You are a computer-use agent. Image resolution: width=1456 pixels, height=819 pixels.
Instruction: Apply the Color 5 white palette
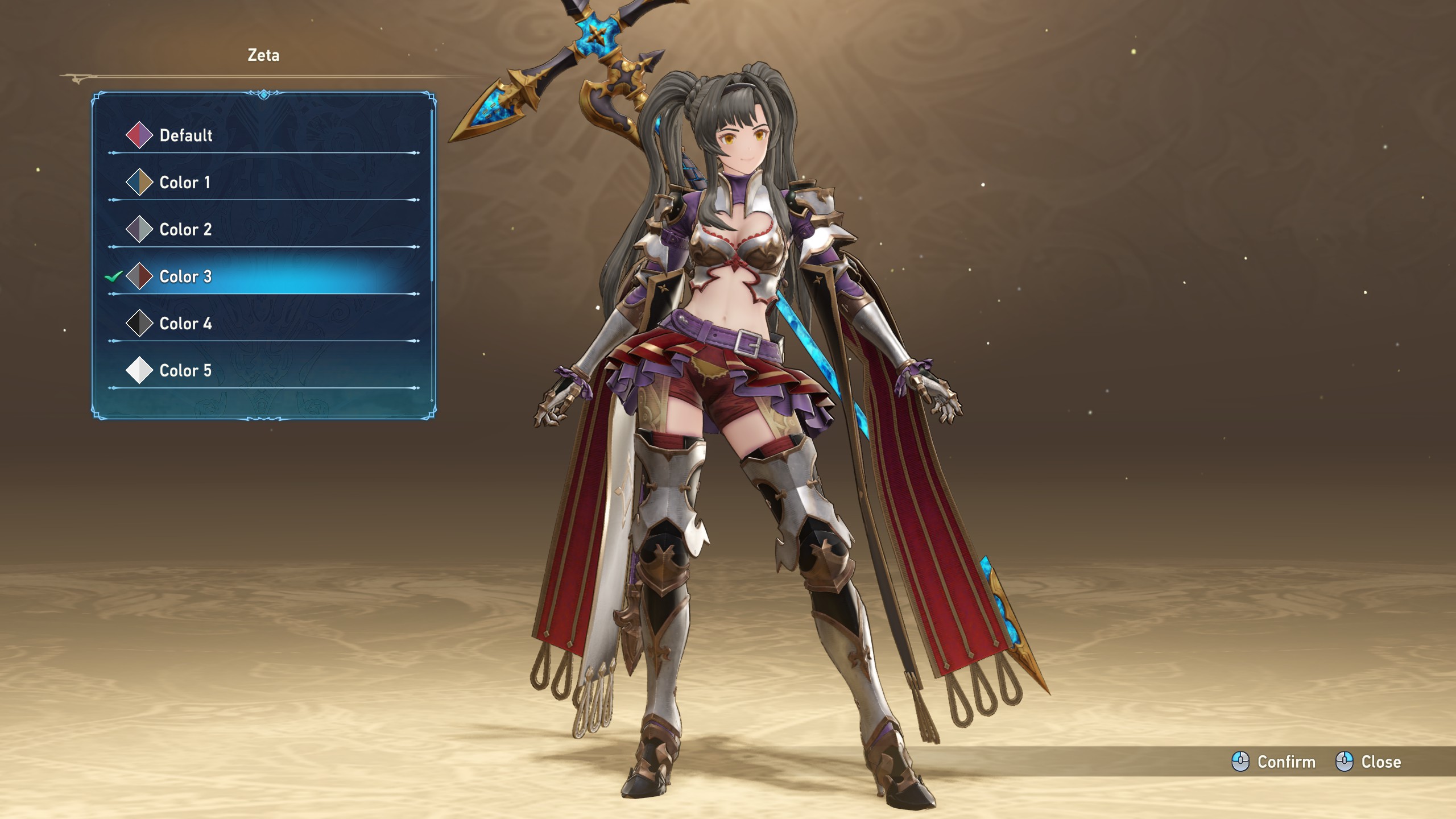185,371
